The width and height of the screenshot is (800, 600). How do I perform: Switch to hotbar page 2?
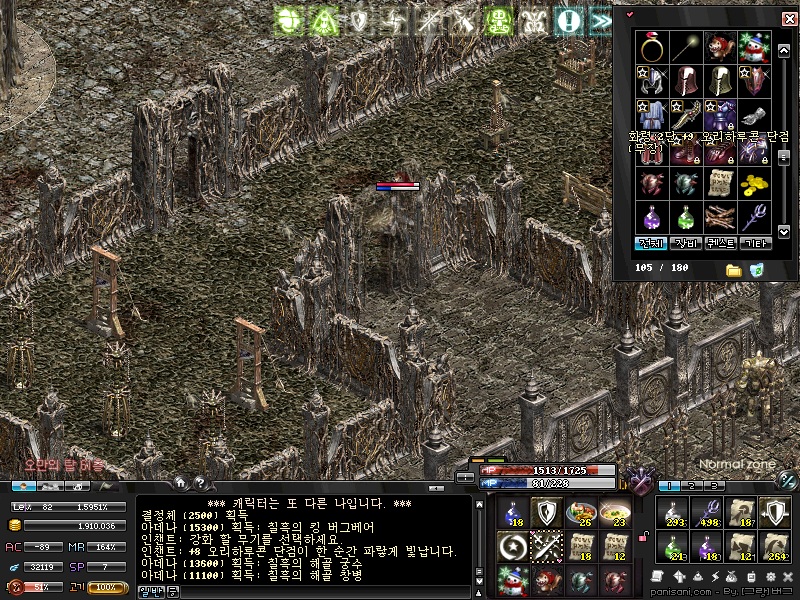coord(691,485)
